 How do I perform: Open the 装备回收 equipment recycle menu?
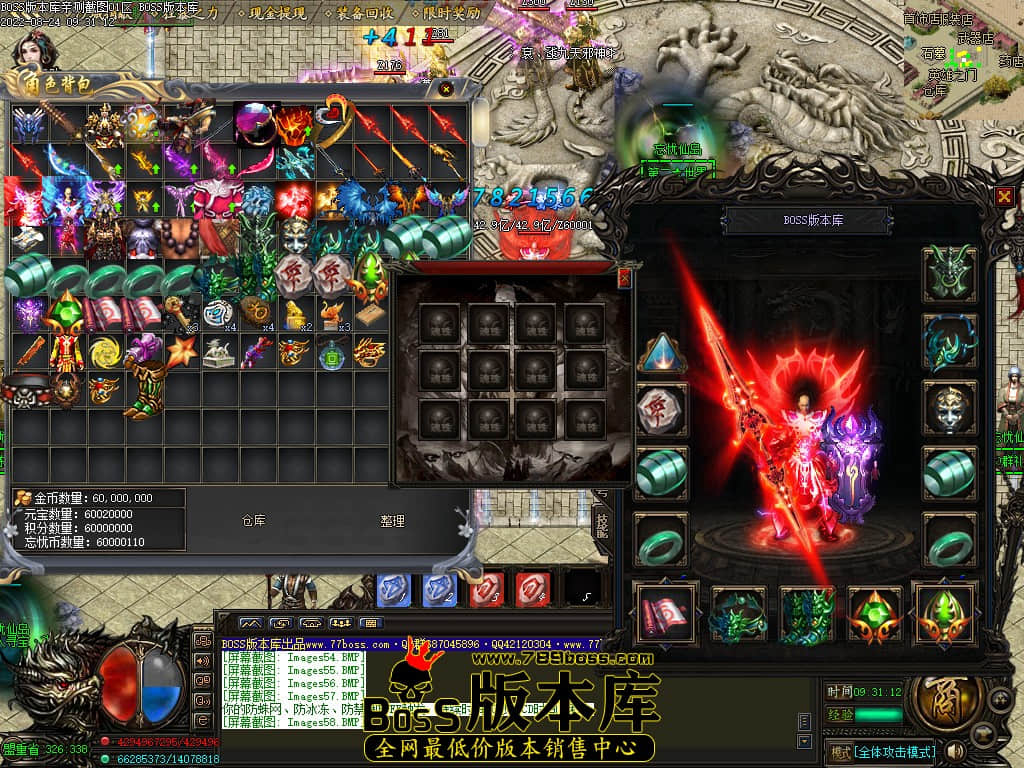click(365, 14)
